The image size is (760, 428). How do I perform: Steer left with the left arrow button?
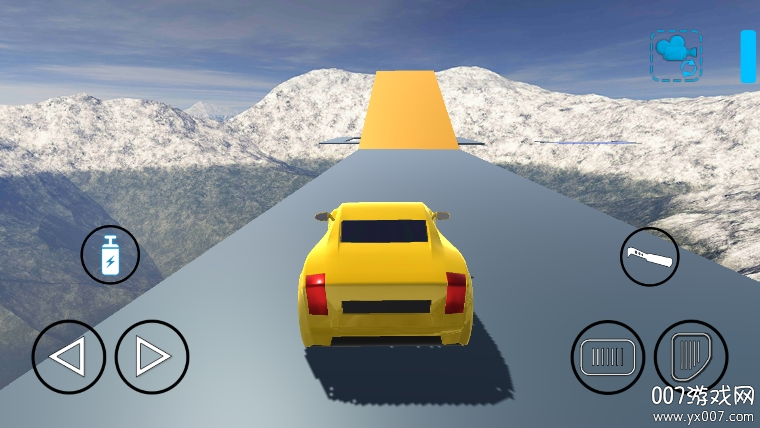[x=68, y=357]
